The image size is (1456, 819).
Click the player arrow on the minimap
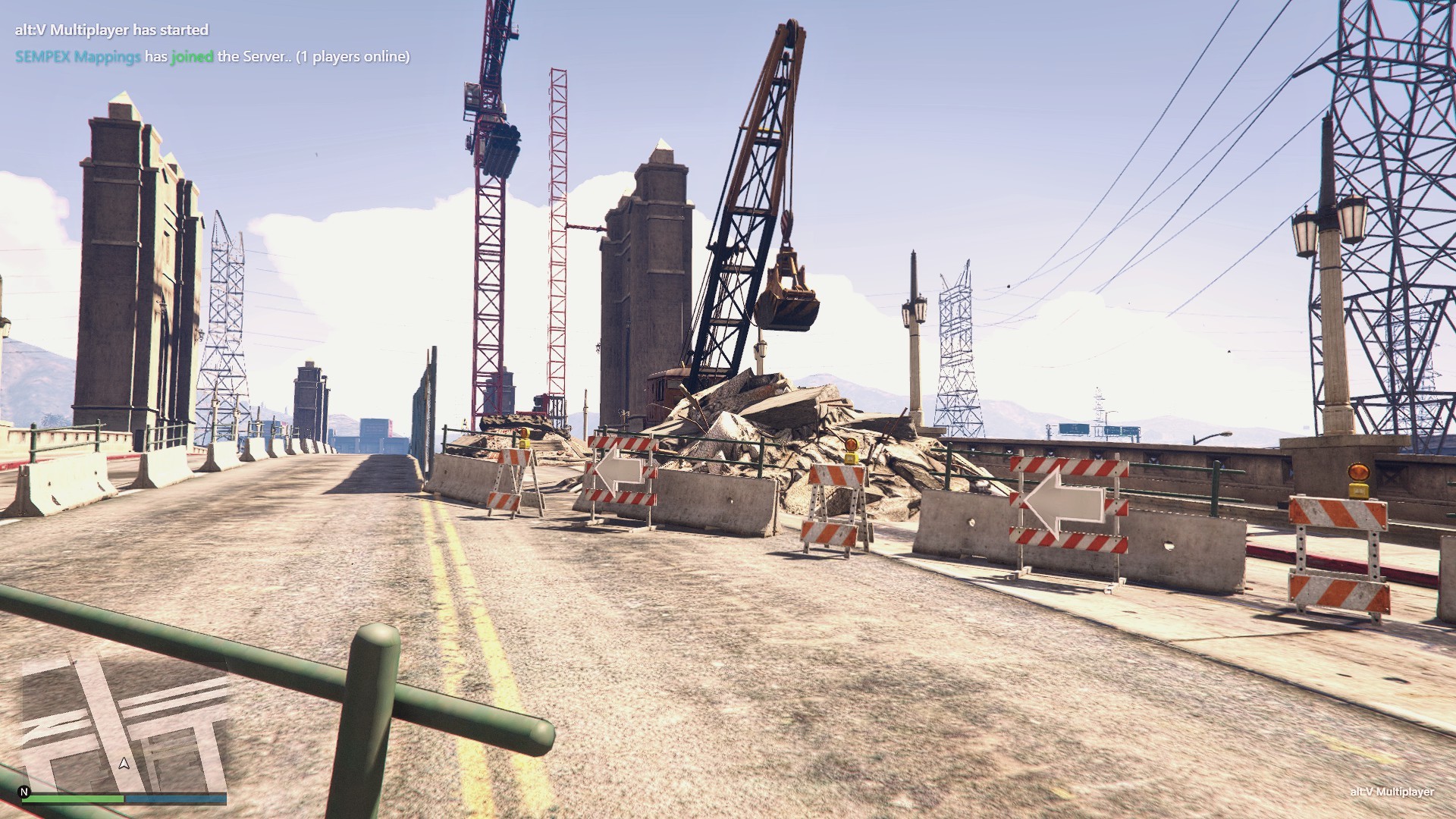(x=124, y=764)
